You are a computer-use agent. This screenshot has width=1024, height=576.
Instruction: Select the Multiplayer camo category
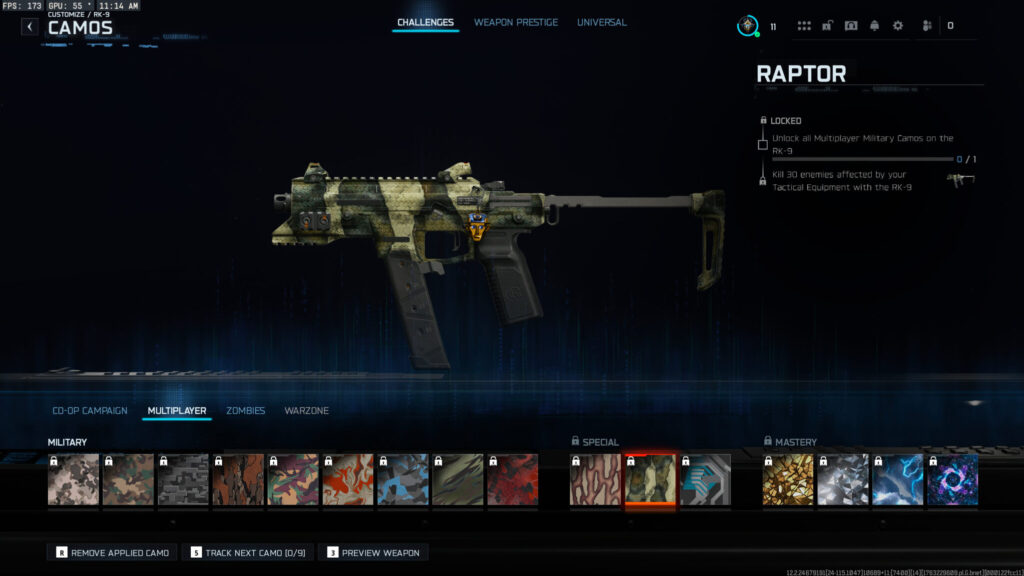pos(177,411)
